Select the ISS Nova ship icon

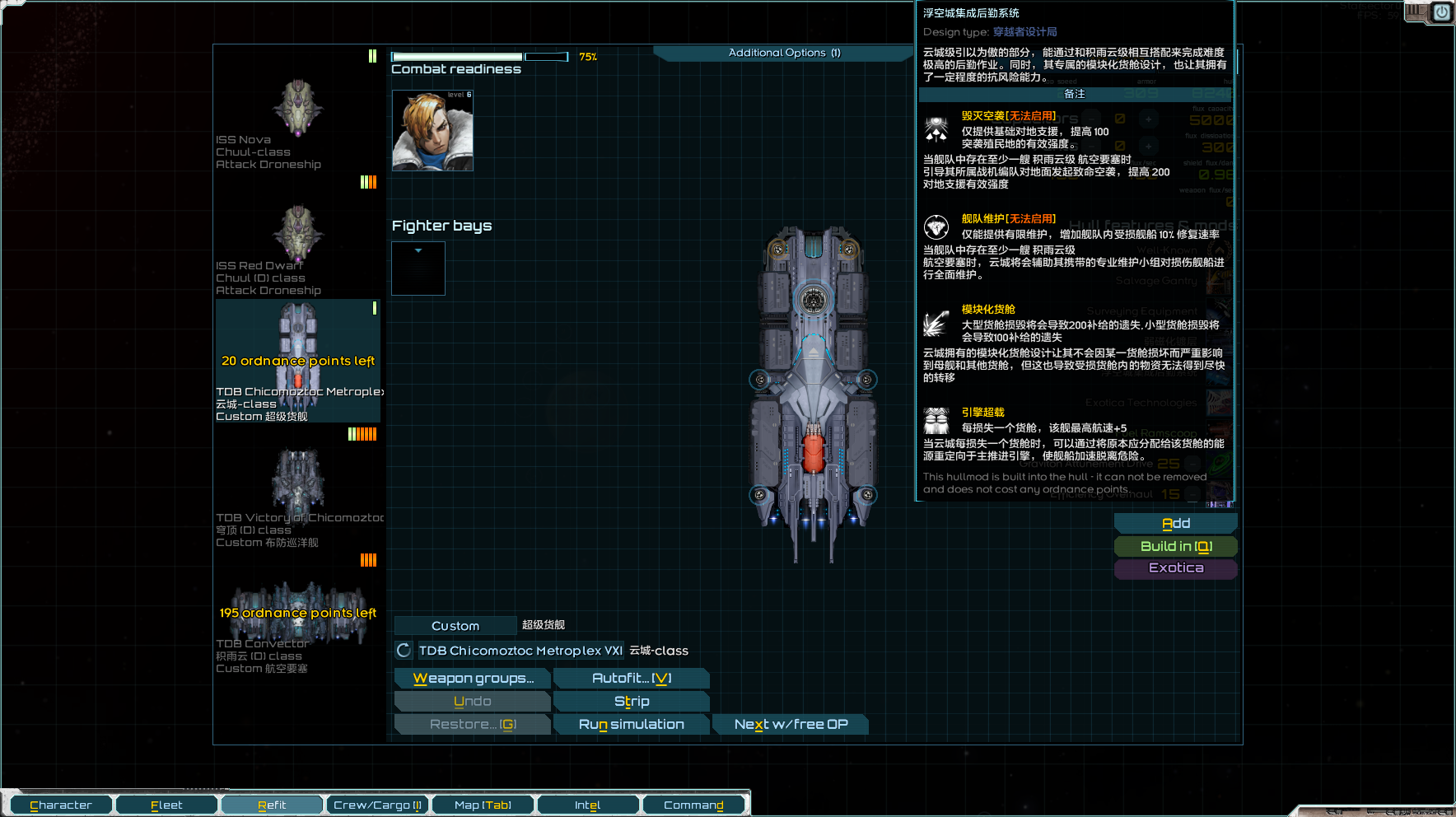click(x=296, y=107)
